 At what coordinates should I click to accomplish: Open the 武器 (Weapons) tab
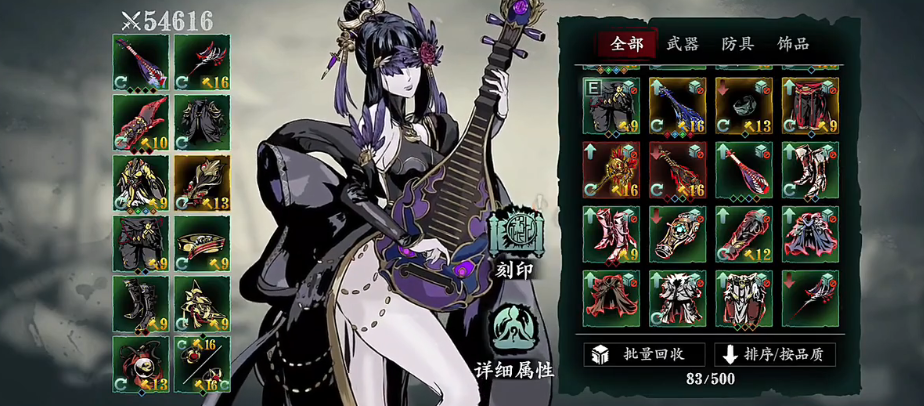pos(682,43)
